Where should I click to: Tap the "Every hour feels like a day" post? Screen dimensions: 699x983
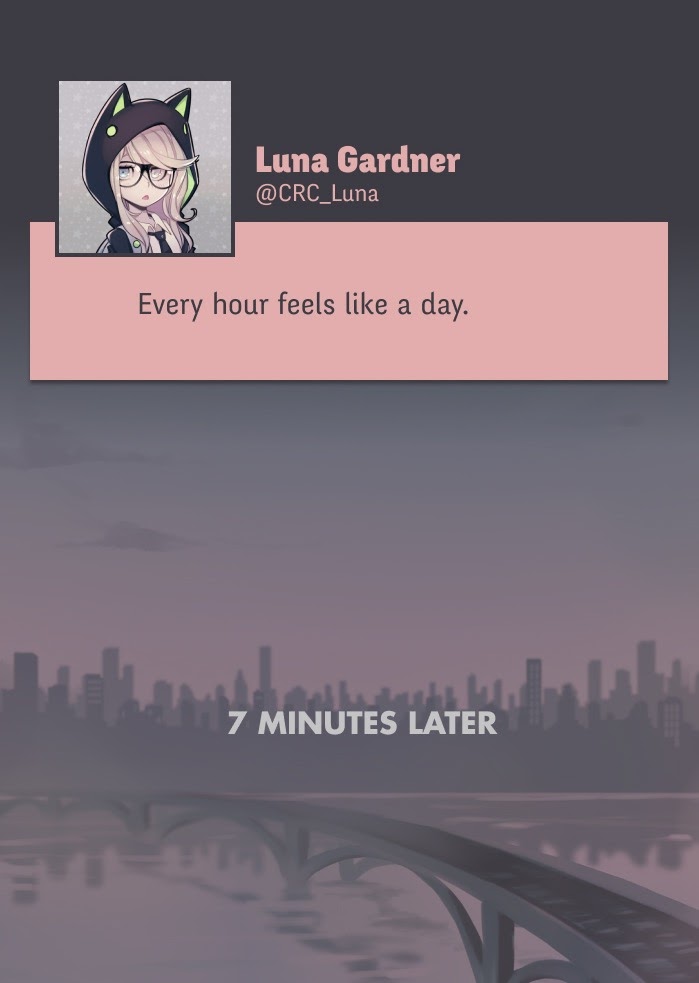[303, 304]
